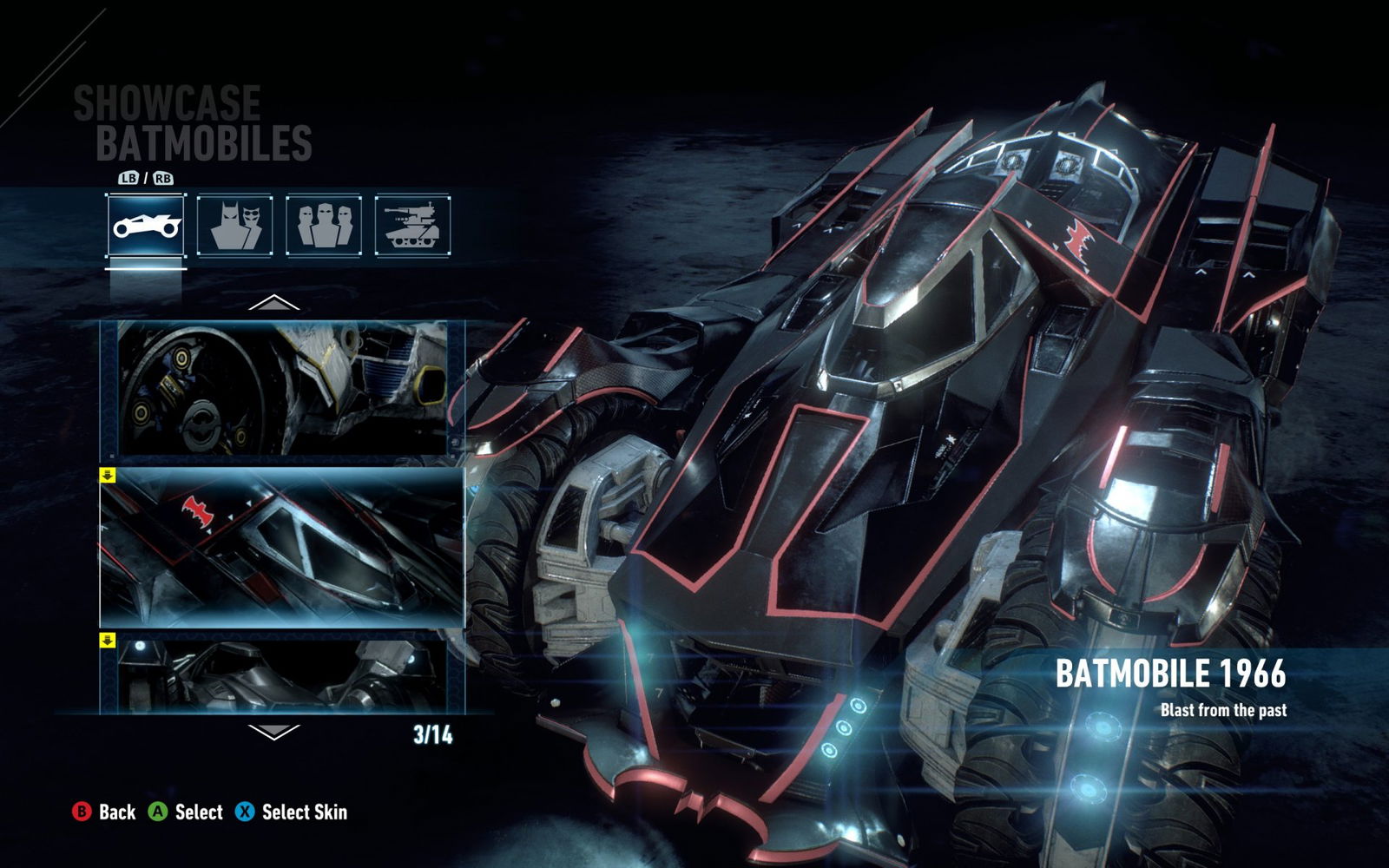Viewport: 1389px width, 868px height.
Task: Click the down arrow below the list
Action: tap(273, 732)
